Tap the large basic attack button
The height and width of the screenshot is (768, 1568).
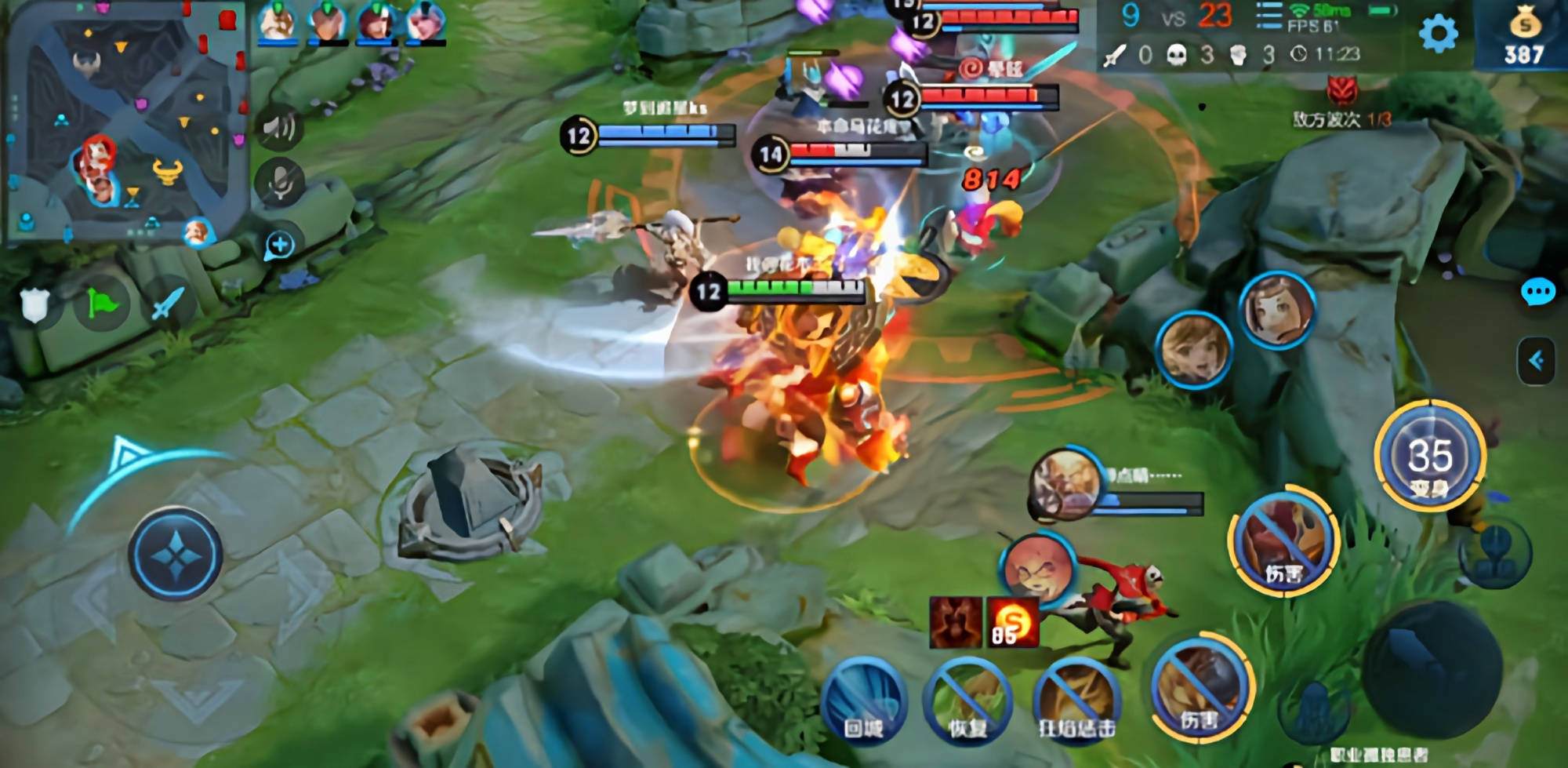click(x=1432, y=668)
